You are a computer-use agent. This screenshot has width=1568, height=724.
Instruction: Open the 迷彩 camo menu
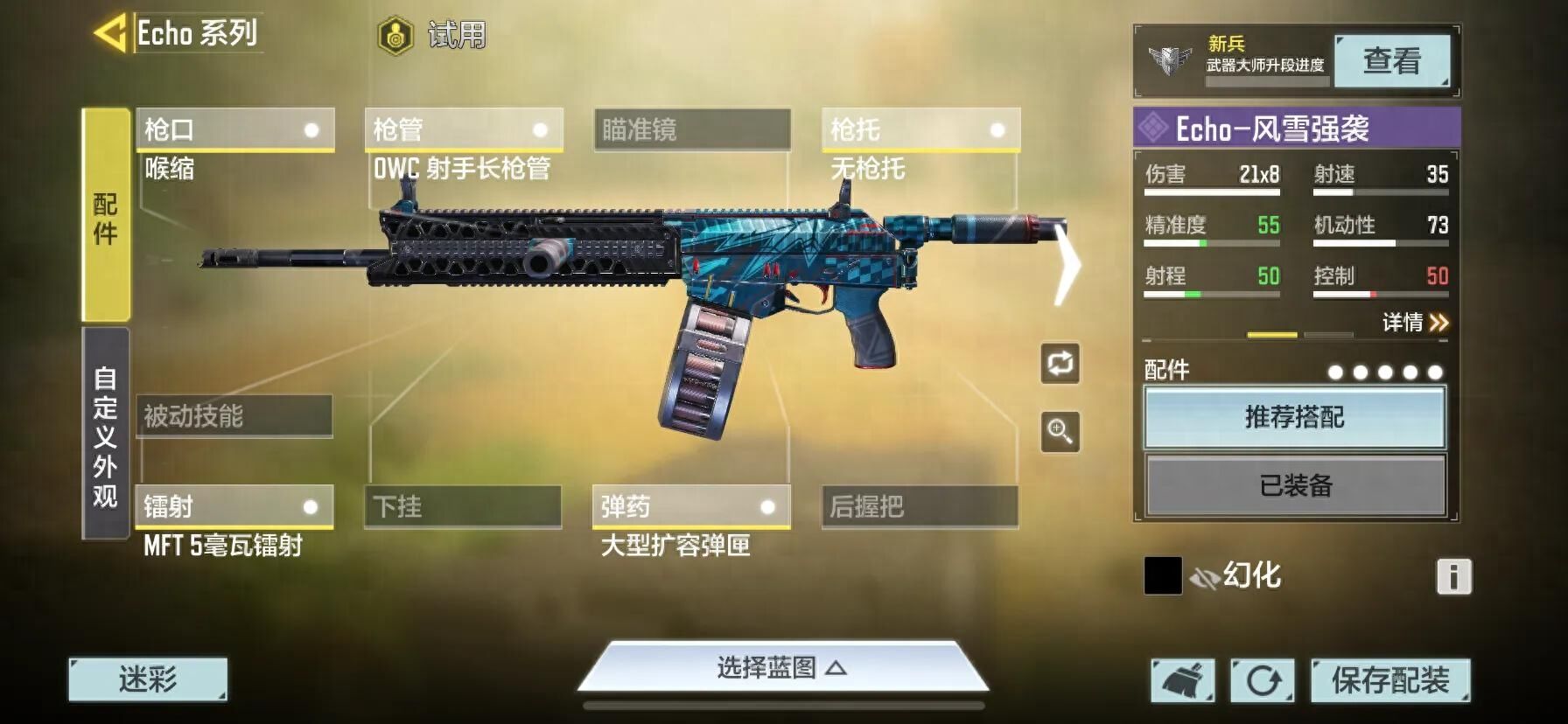[148, 679]
